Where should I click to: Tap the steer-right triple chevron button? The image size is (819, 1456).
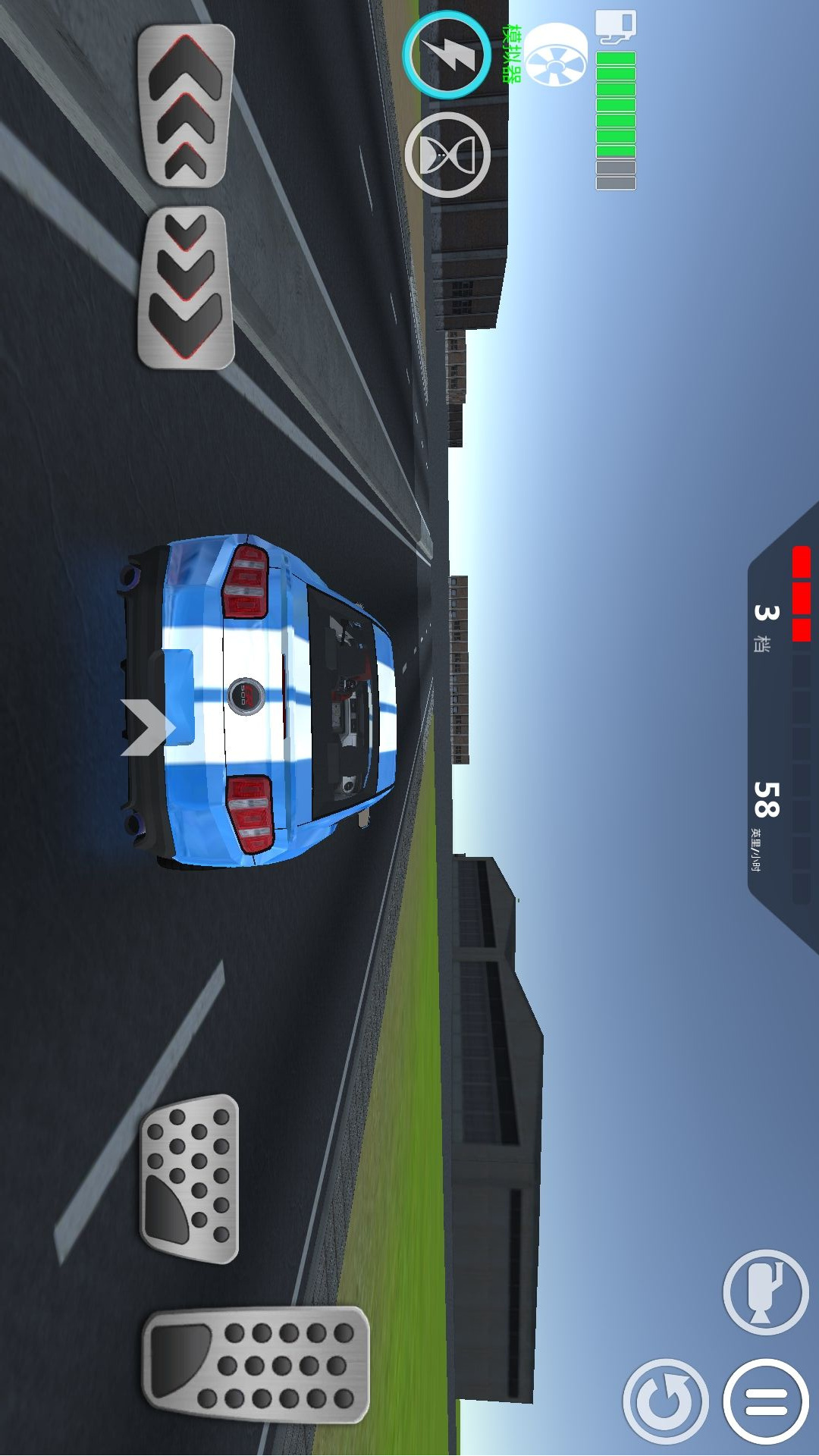186,287
